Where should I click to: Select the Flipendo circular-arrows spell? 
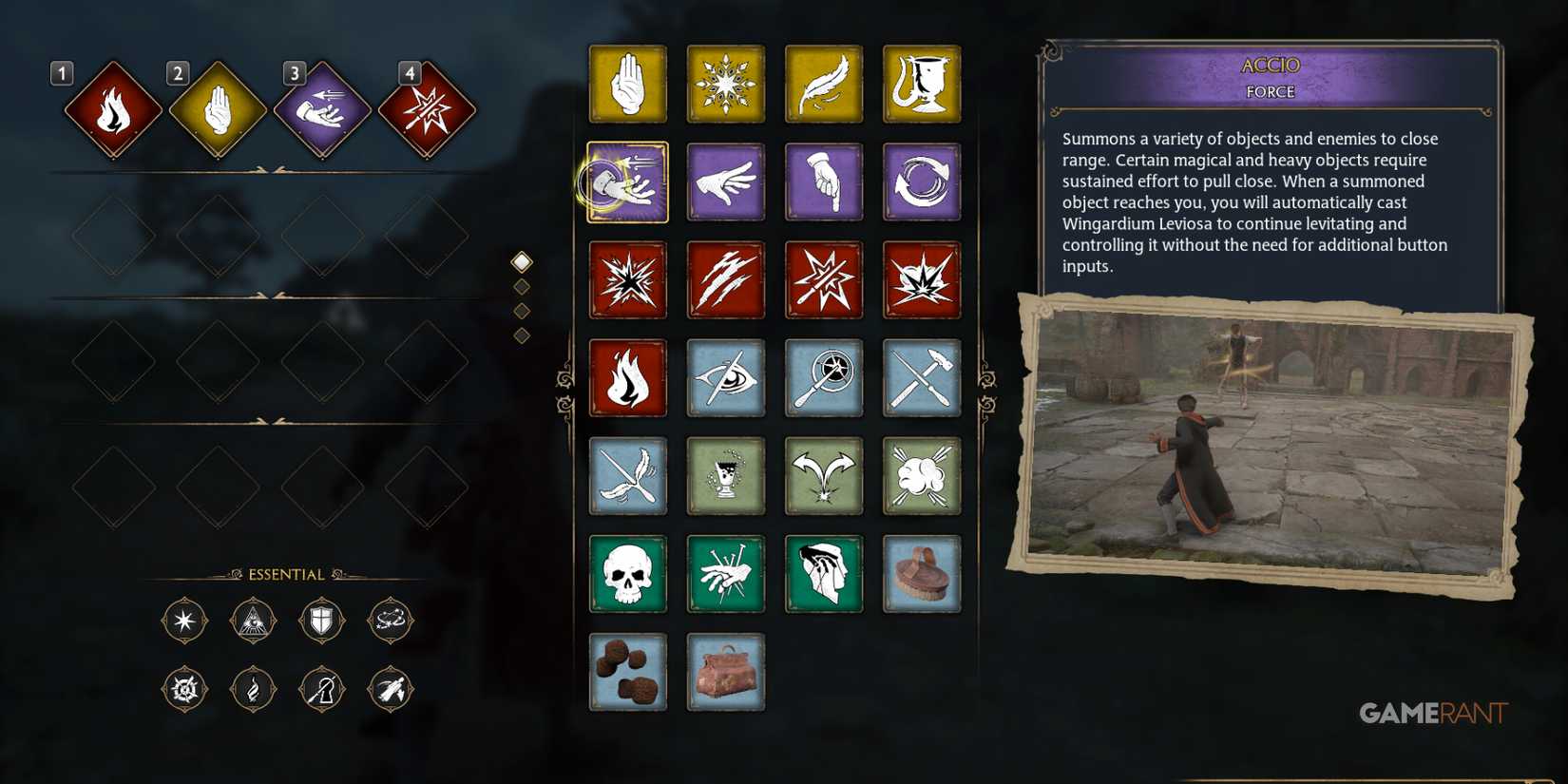pyautogui.click(x=922, y=182)
